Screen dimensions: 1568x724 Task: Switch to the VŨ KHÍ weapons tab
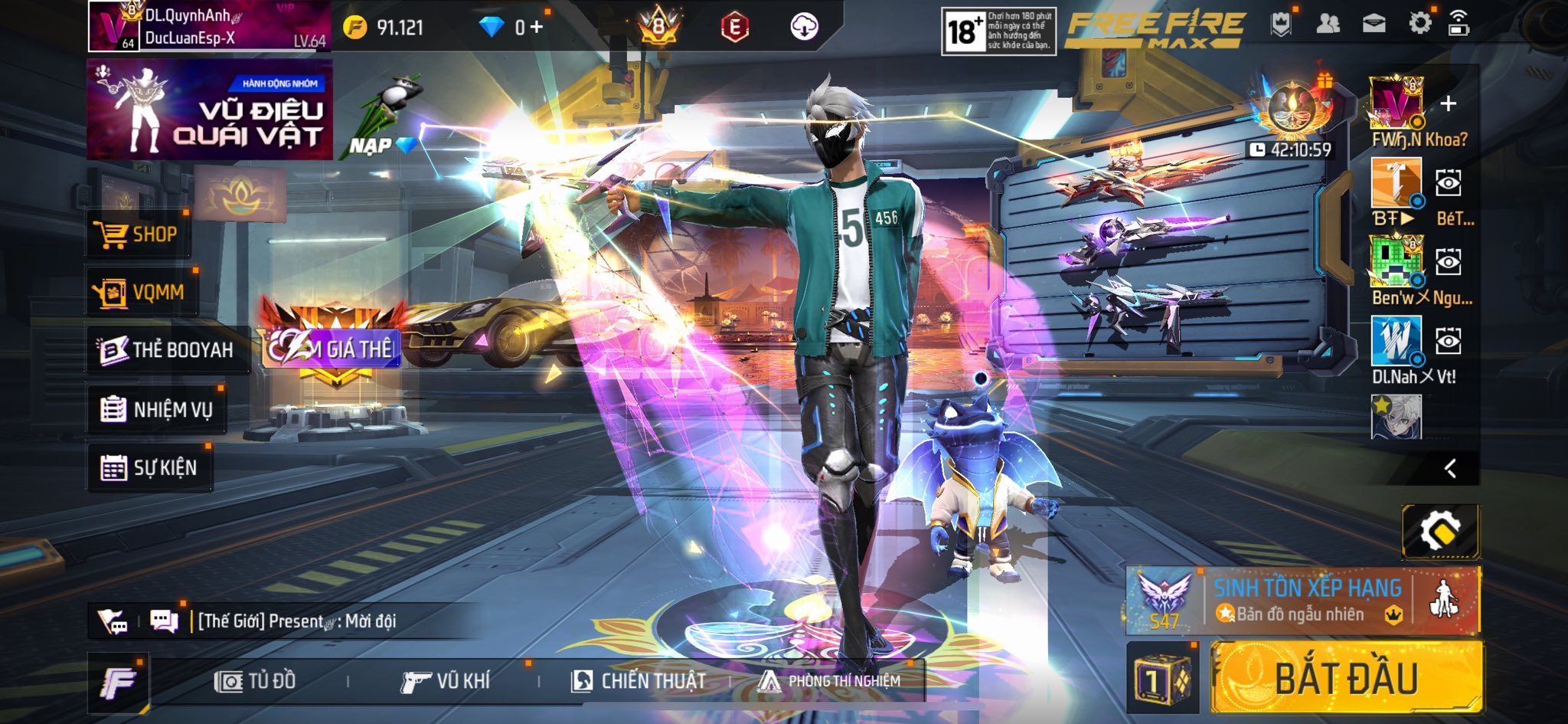[x=444, y=680]
